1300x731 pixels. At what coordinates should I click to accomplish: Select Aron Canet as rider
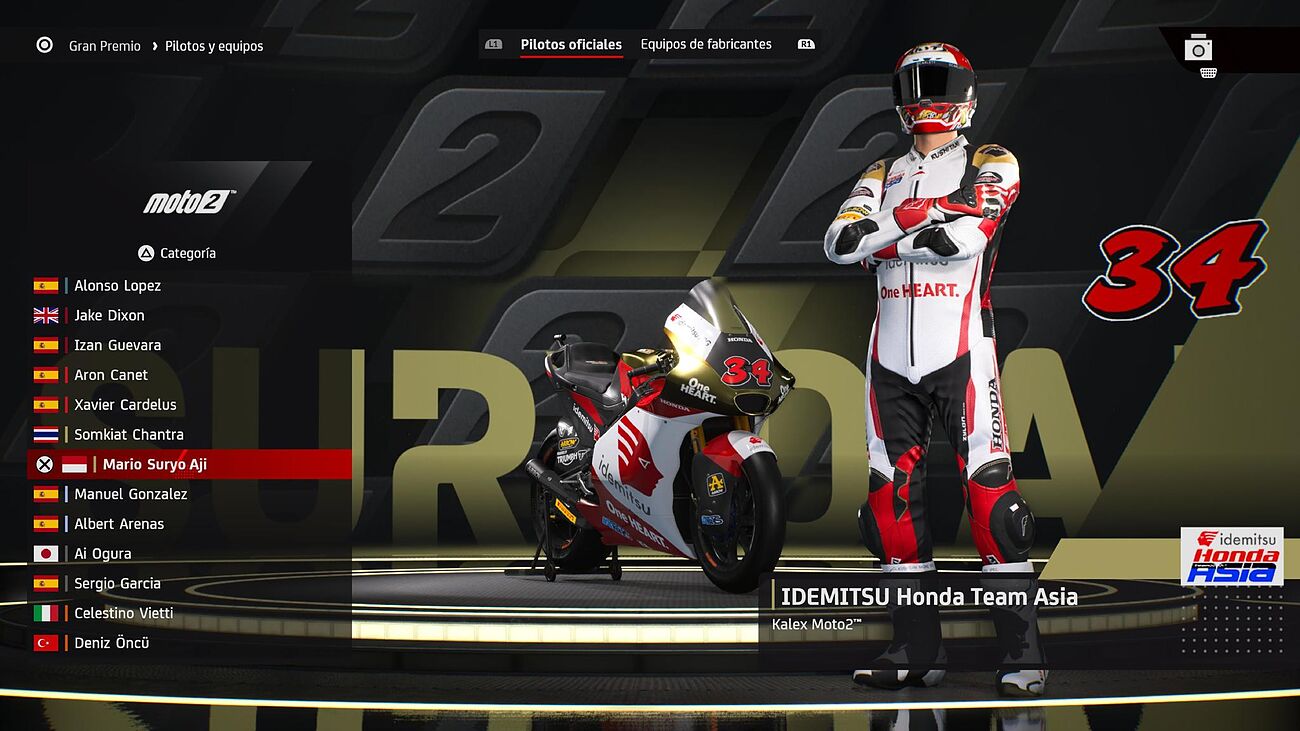(x=111, y=375)
